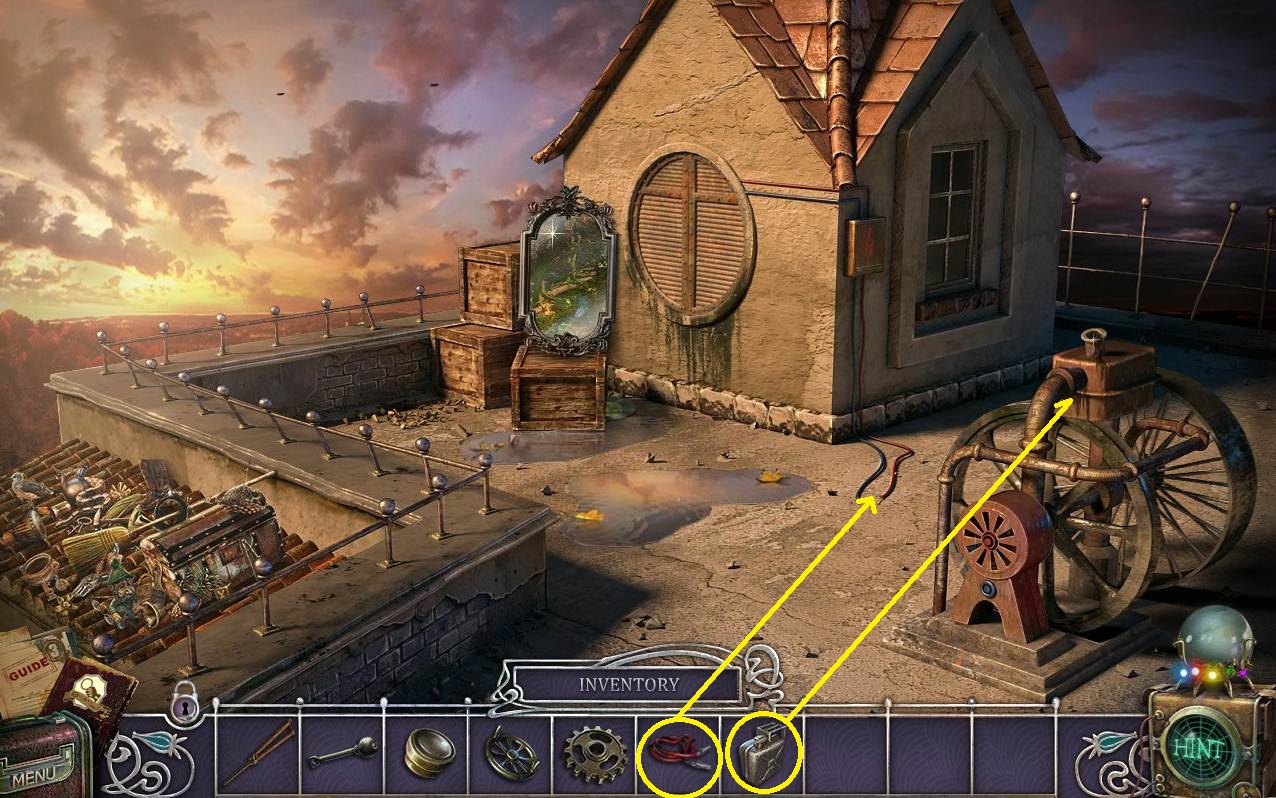Pick the metal gear from inventory
1276x798 pixels.
tap(594, 753)
